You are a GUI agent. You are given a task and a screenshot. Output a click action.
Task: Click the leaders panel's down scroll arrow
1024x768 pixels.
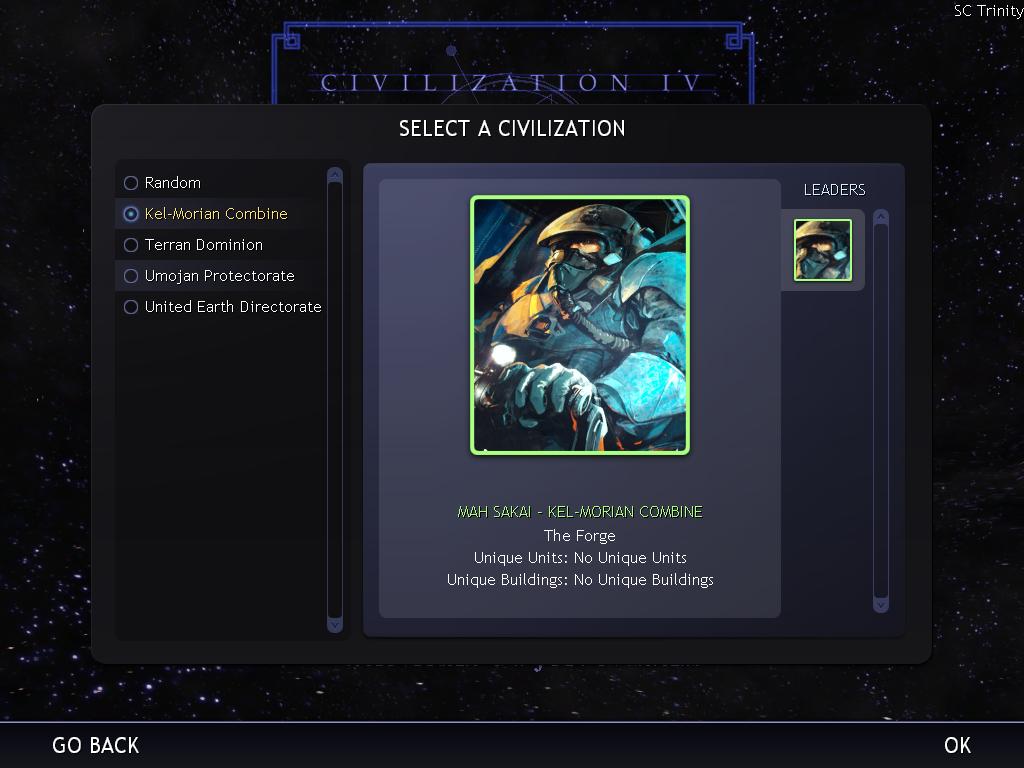point(881,604)
